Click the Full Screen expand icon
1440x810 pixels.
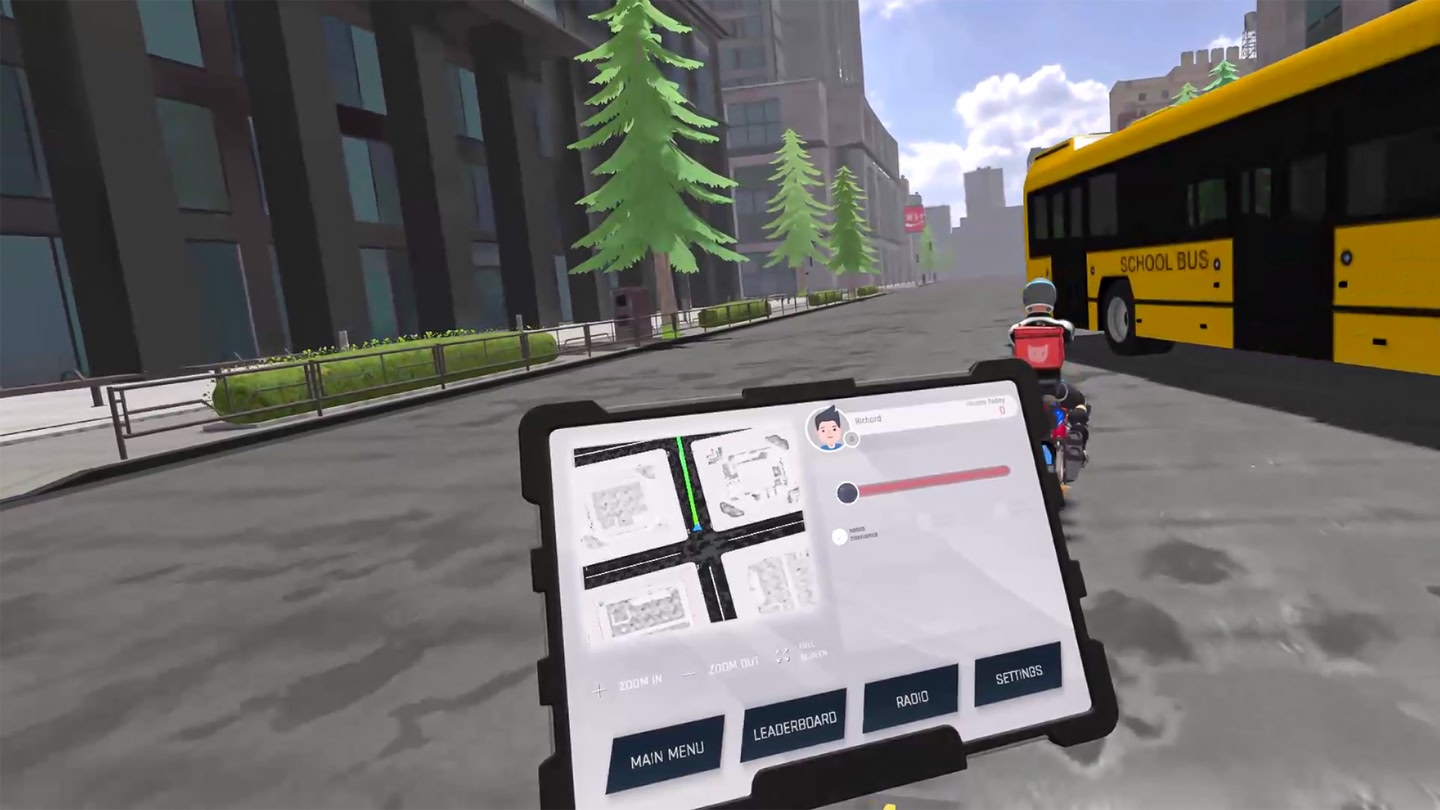(781, 654)
